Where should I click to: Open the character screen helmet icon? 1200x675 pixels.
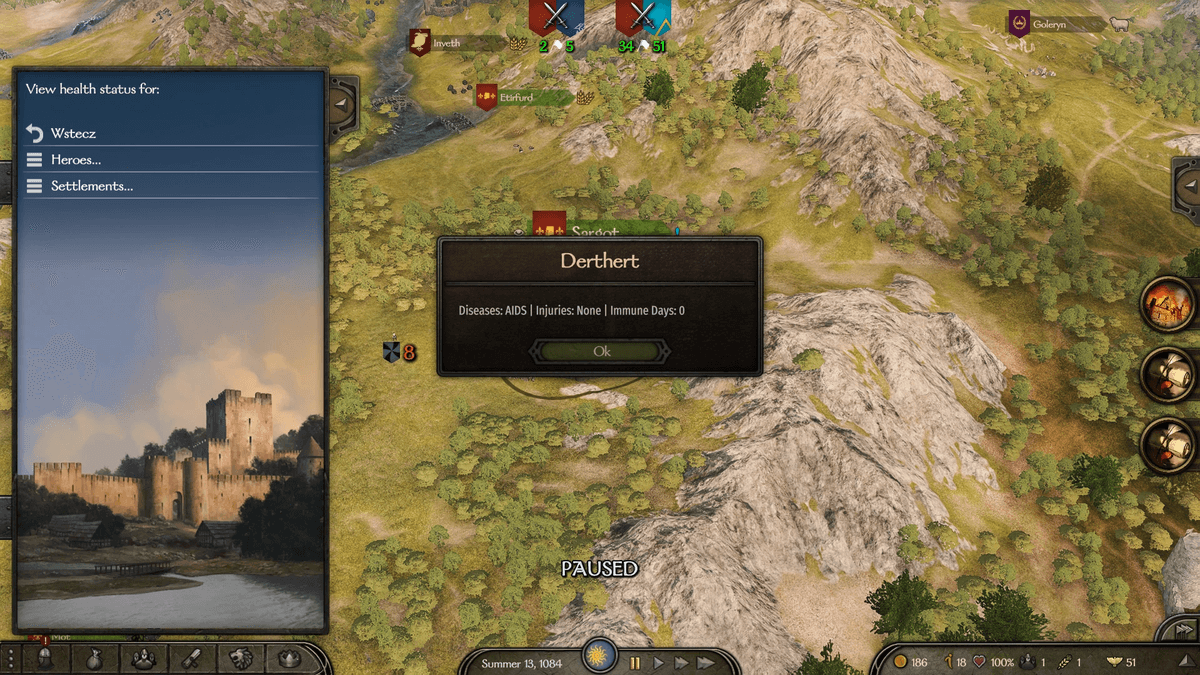45,659
